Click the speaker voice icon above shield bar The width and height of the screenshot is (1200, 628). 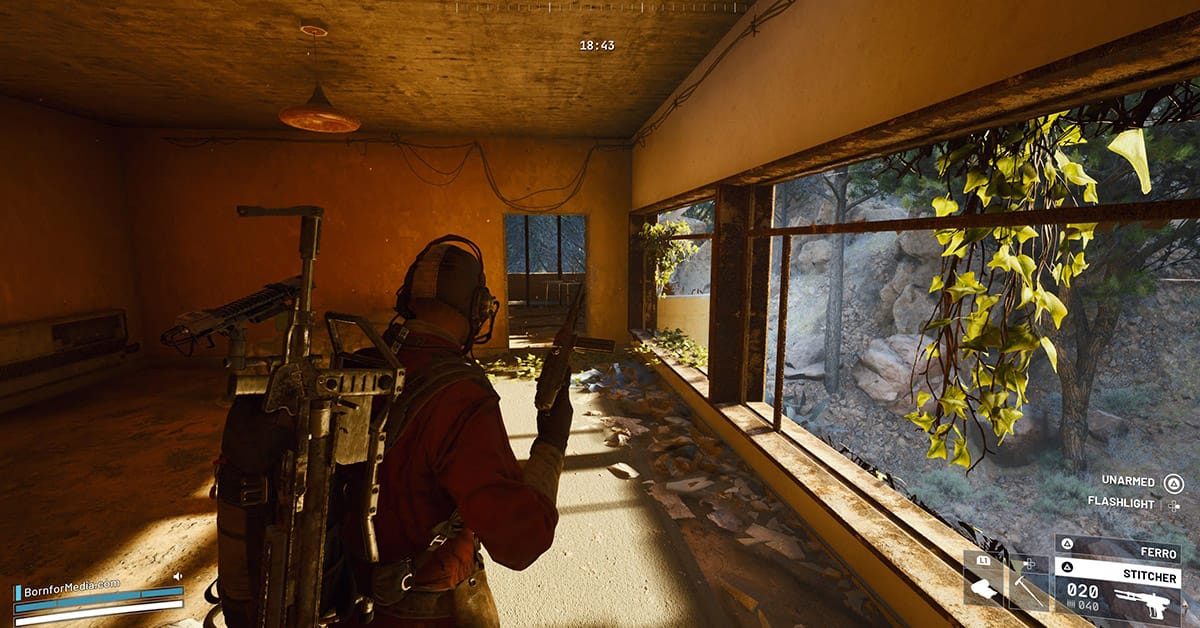click(x=178, y=577)
